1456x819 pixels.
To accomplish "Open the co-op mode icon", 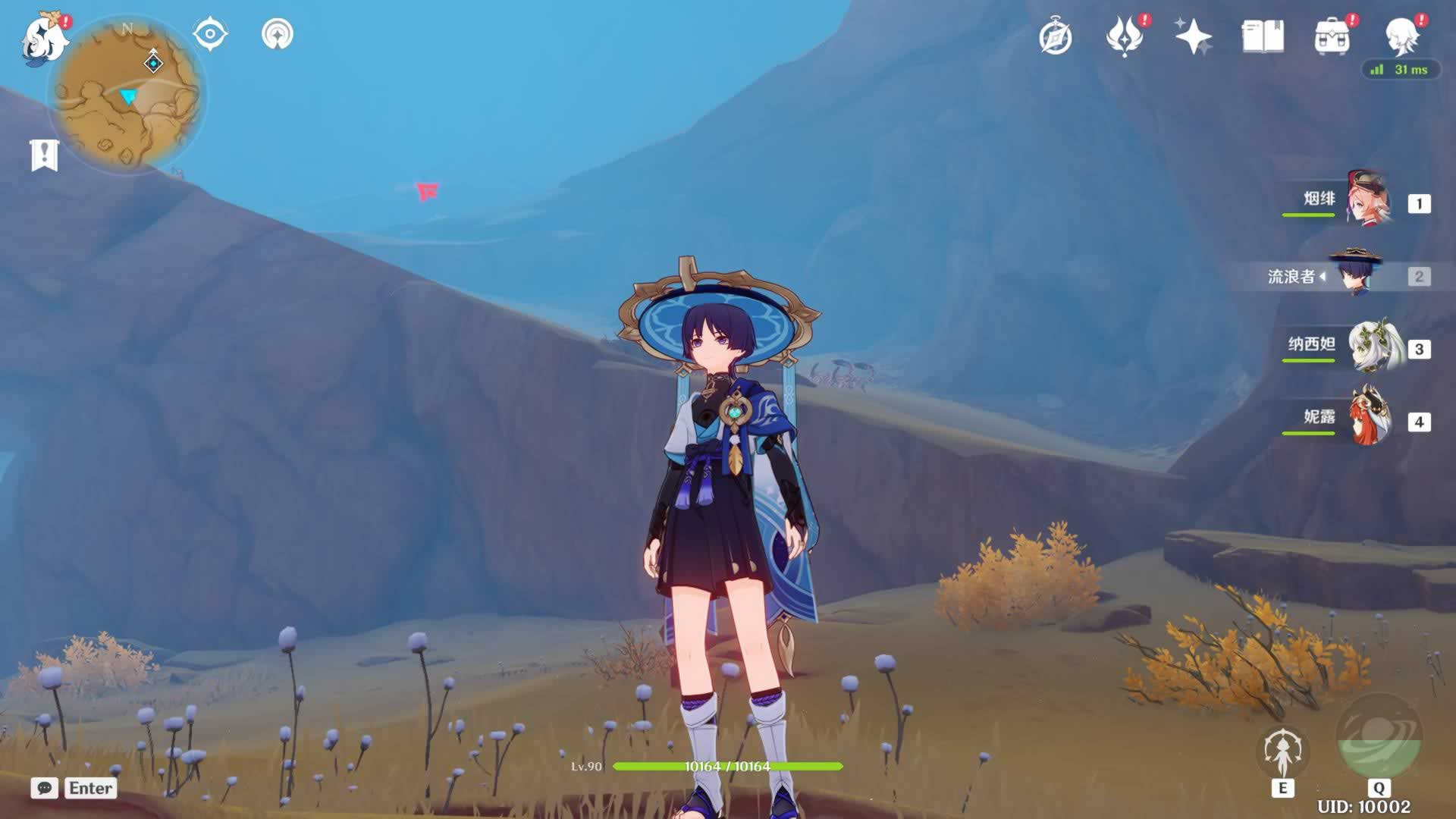I will [277, 34].
